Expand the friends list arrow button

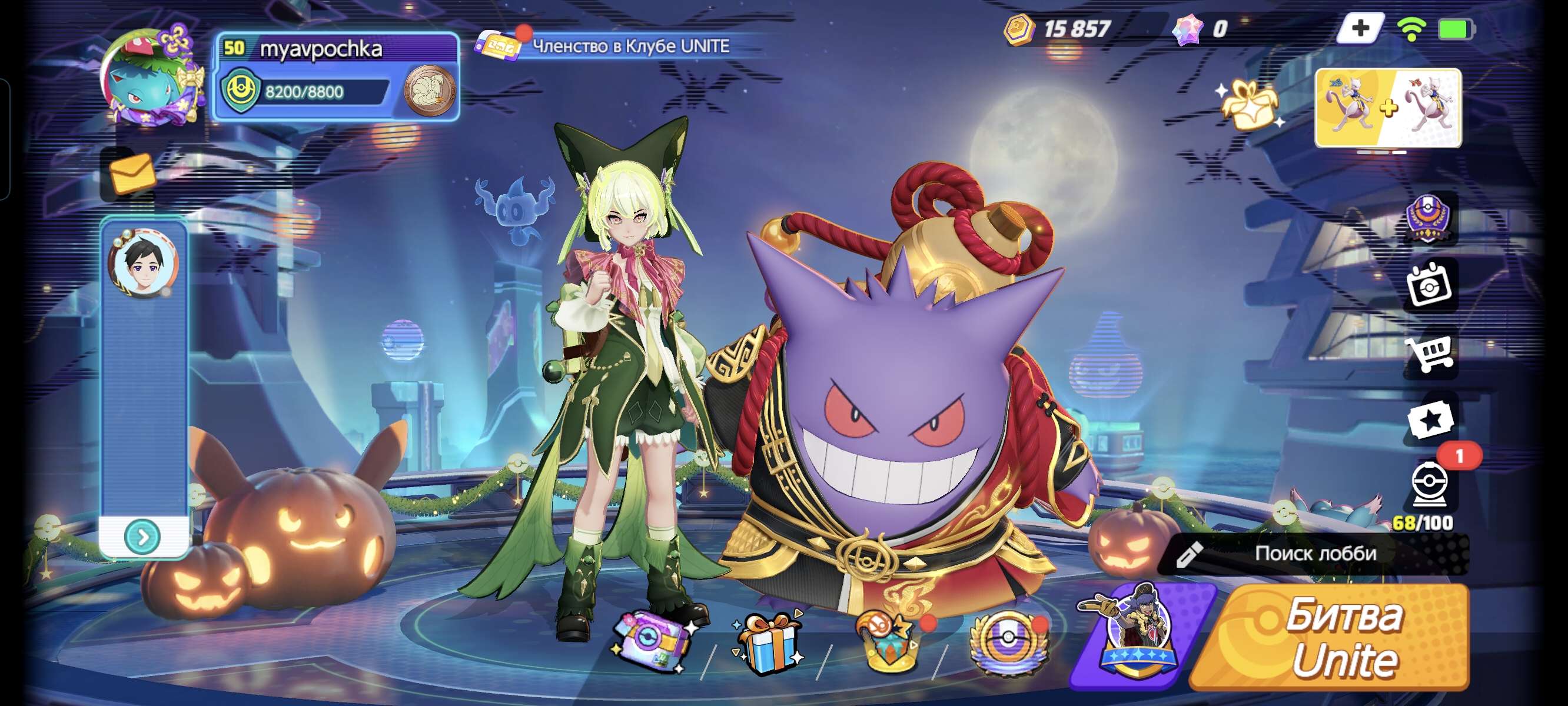(x=142, y=536)
